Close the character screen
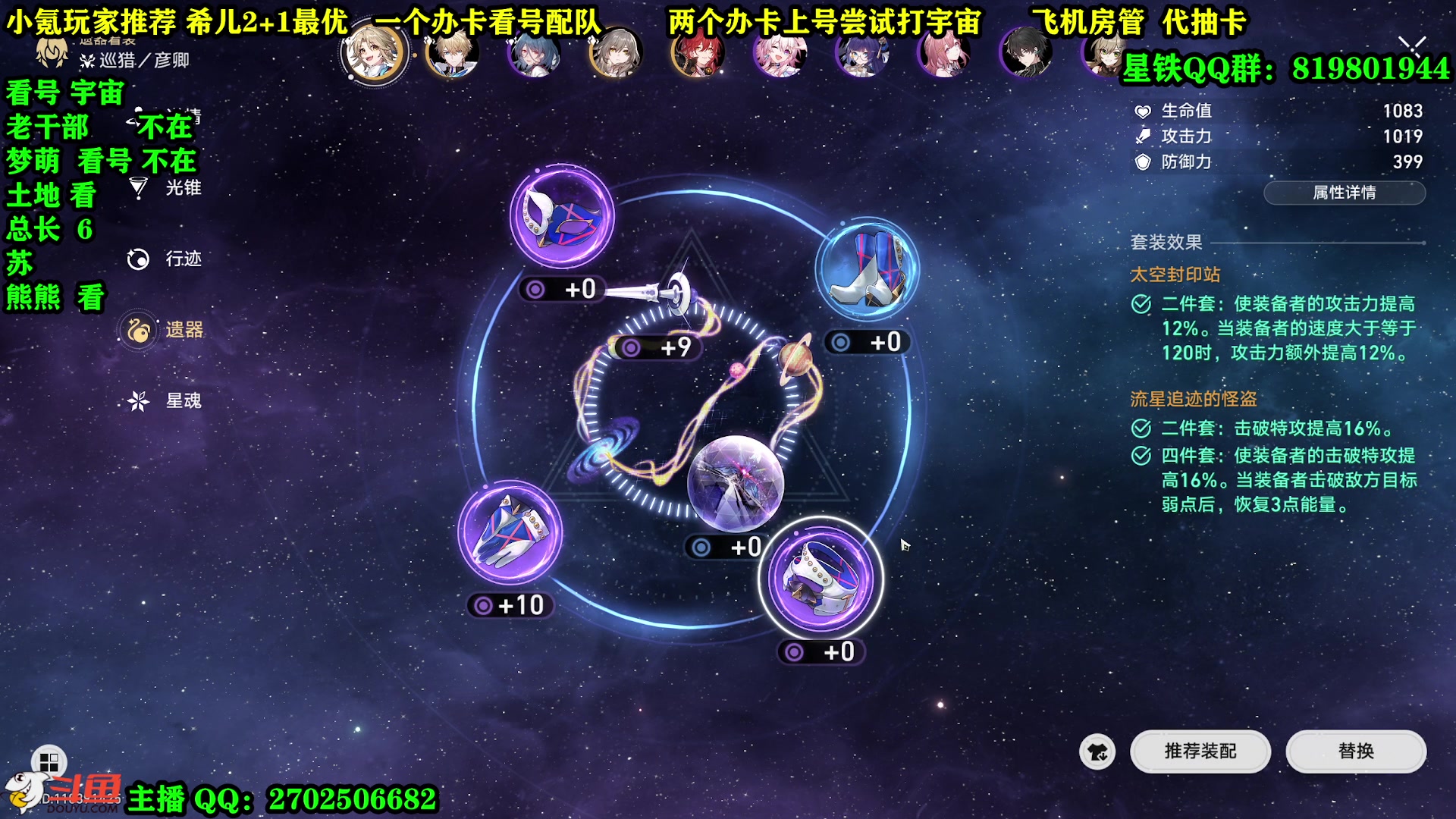 point(1412,47)
